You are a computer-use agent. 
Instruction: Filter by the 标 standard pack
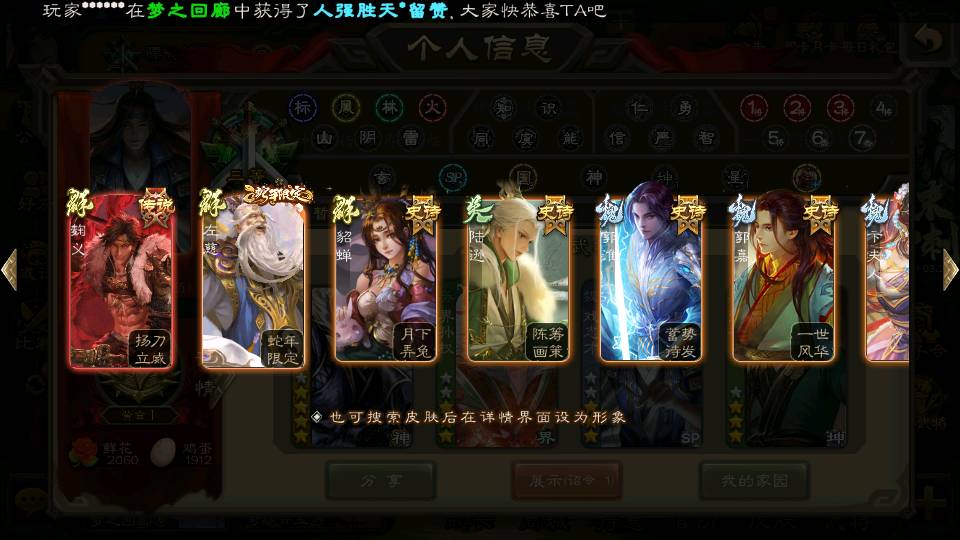point(303,106)
